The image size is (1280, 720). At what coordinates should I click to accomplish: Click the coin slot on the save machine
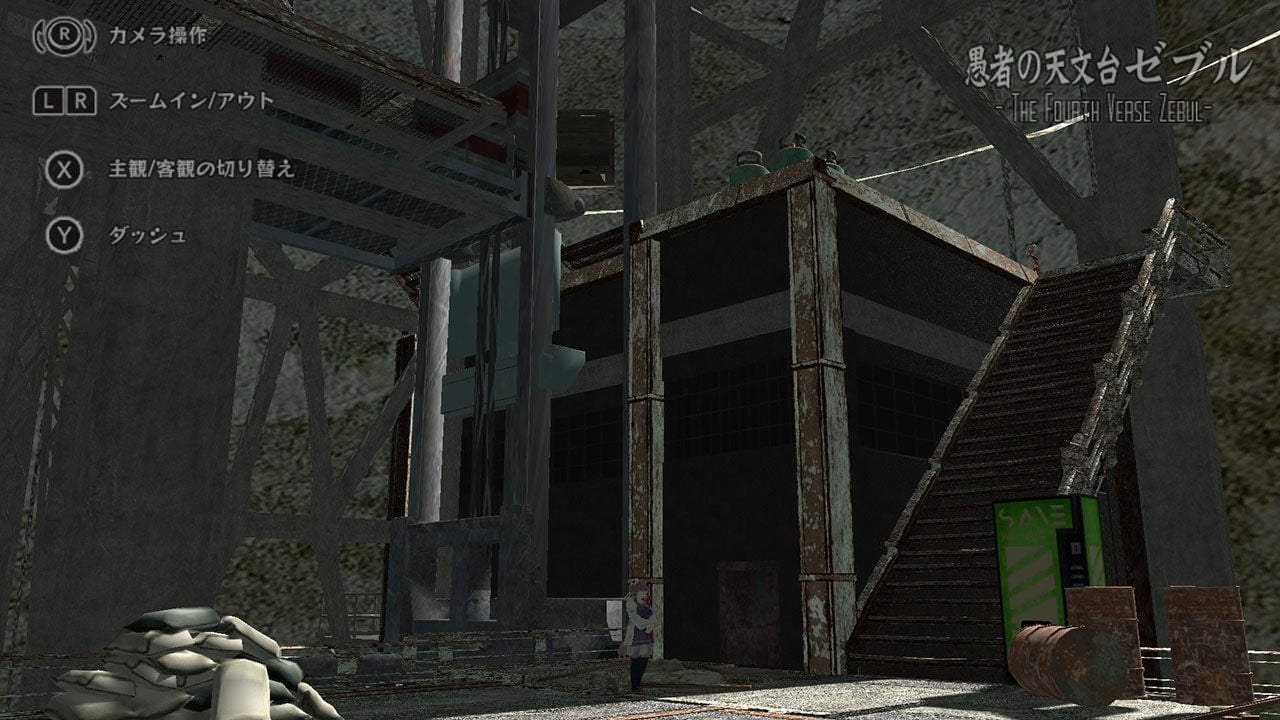coord(1075,547)
